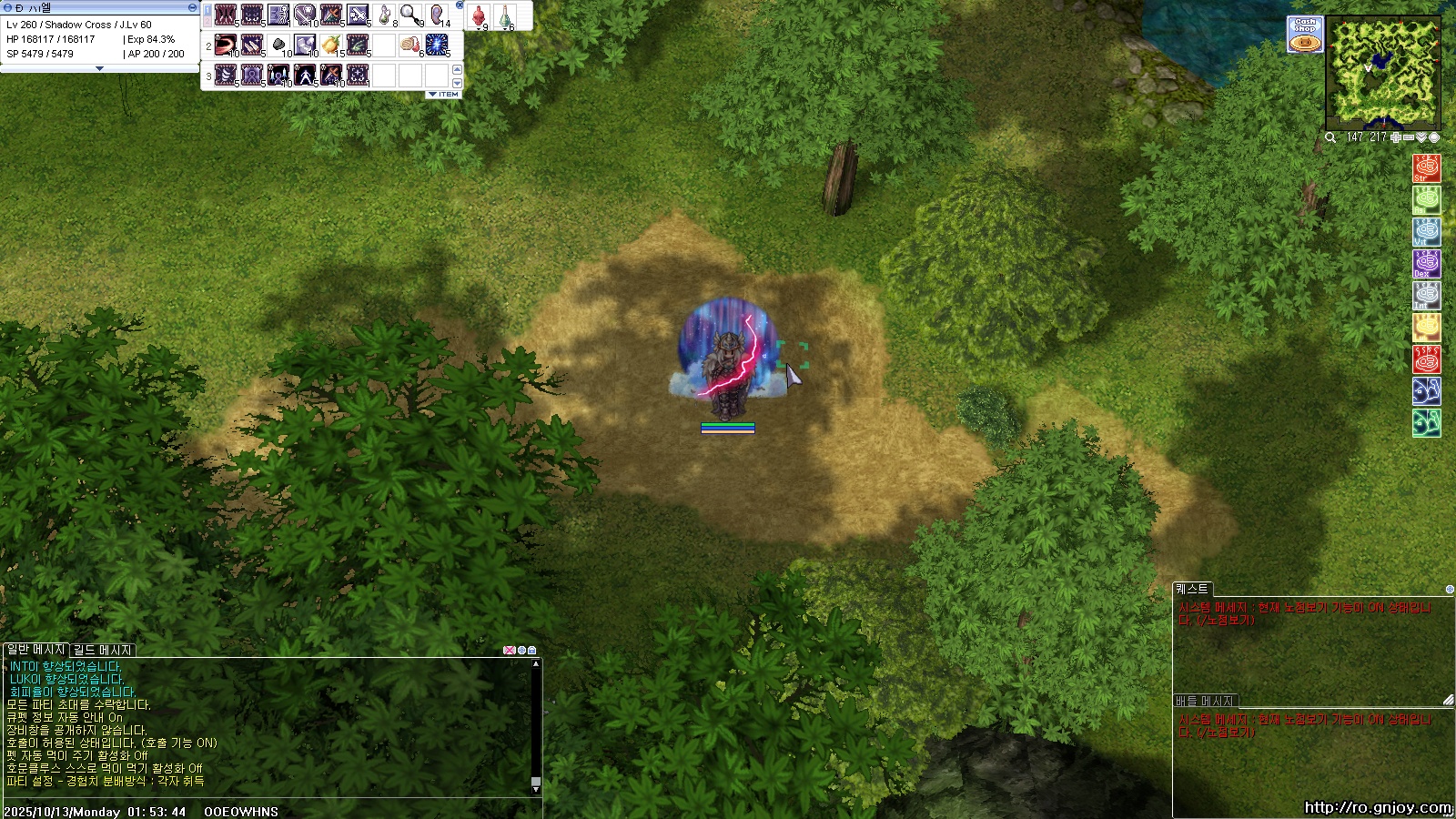Open the magnifier search next to map coordinates
The image size is (1456, 819).
click(x=1330, y=137)
